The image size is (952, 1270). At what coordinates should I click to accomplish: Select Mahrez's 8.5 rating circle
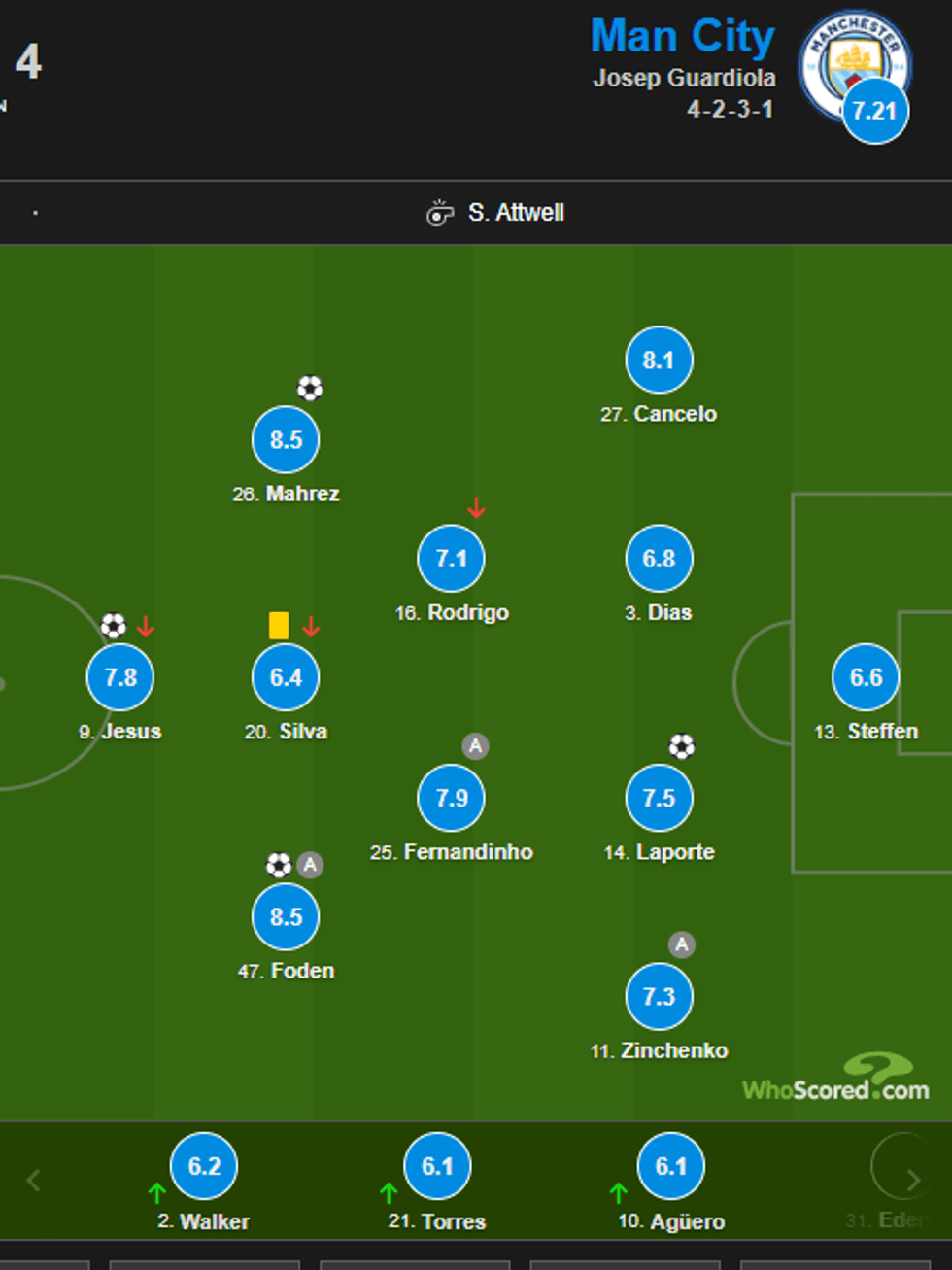click(x=286, y=440)
